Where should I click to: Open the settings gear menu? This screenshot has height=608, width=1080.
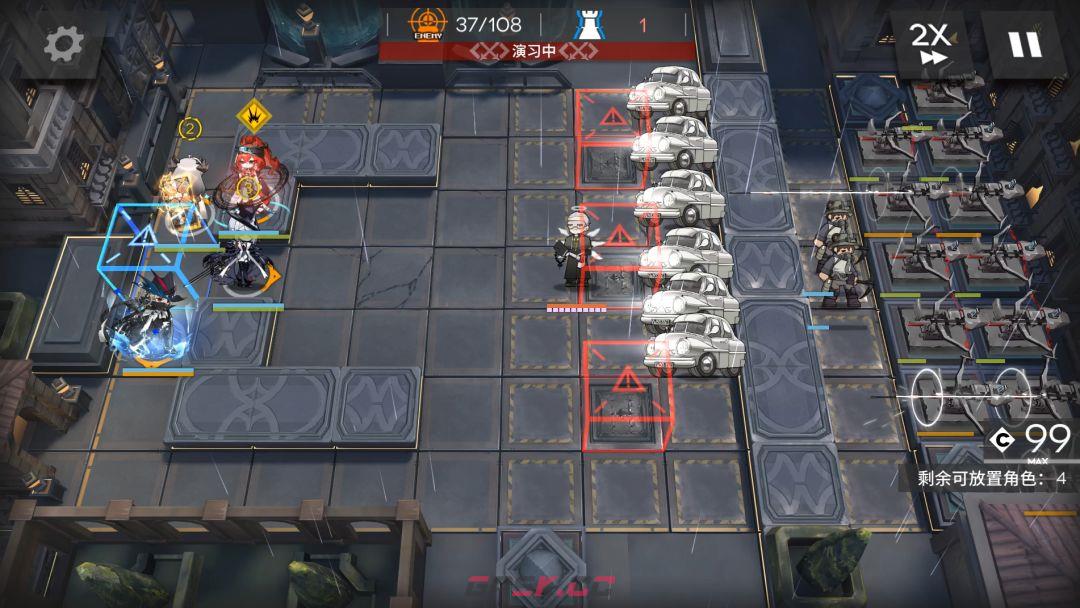64,45
